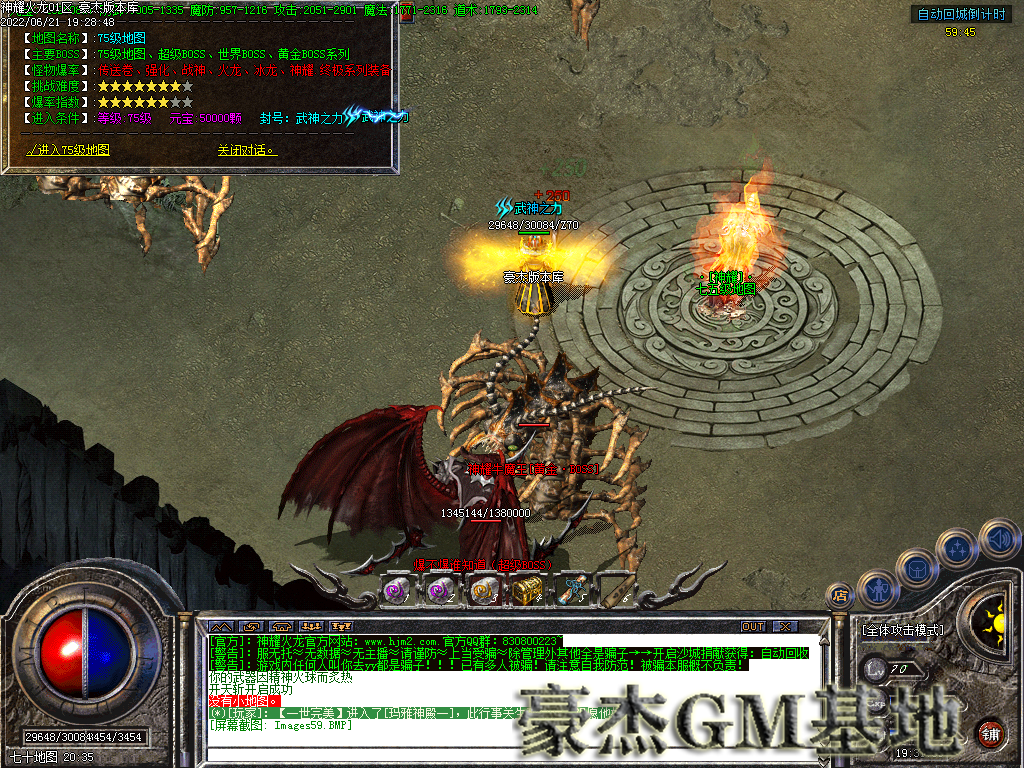
Task: Open the bag inventory icon
Action: (917, 568)
